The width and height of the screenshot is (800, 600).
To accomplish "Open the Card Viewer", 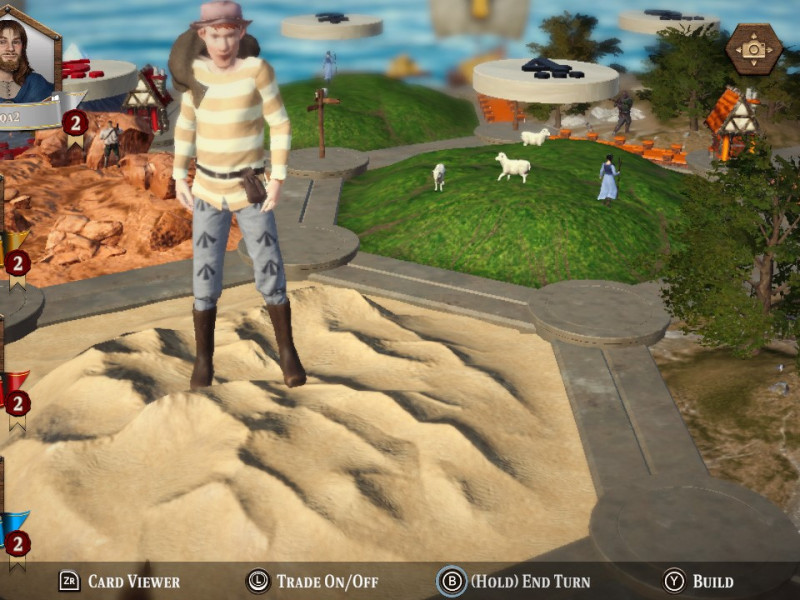I will (119, 581).
